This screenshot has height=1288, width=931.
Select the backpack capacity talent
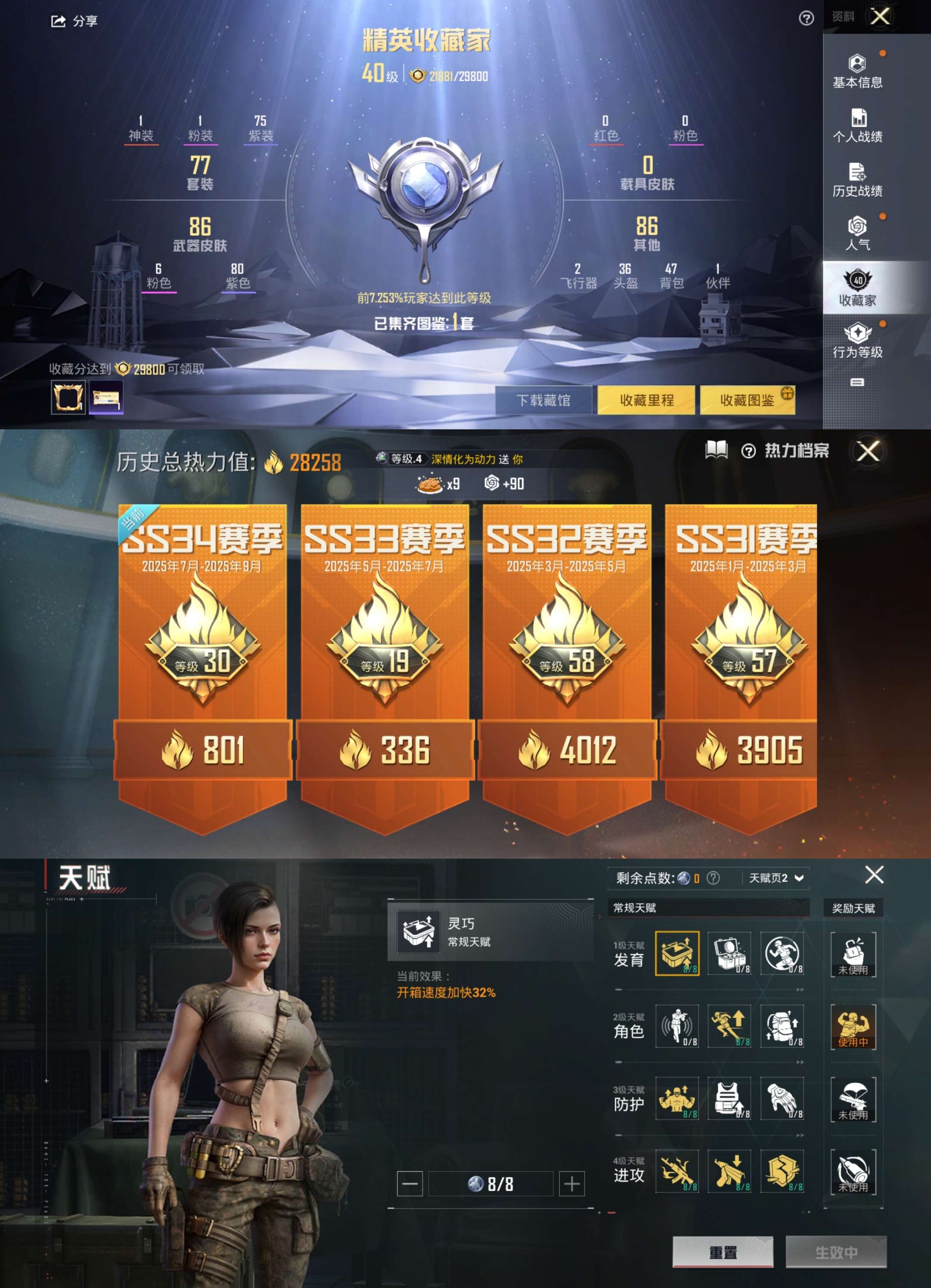click(784, 1027)
